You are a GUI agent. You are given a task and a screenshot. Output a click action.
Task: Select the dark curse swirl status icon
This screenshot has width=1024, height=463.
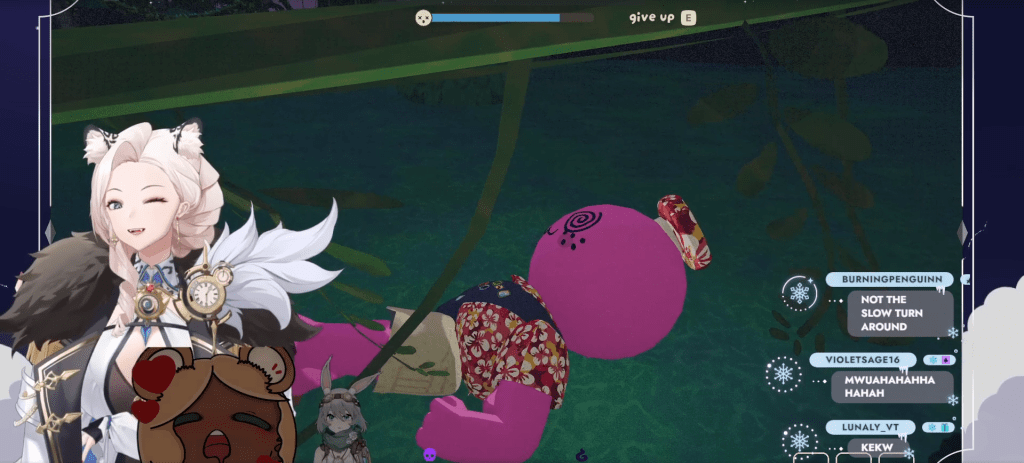click(x=583, y=454)
